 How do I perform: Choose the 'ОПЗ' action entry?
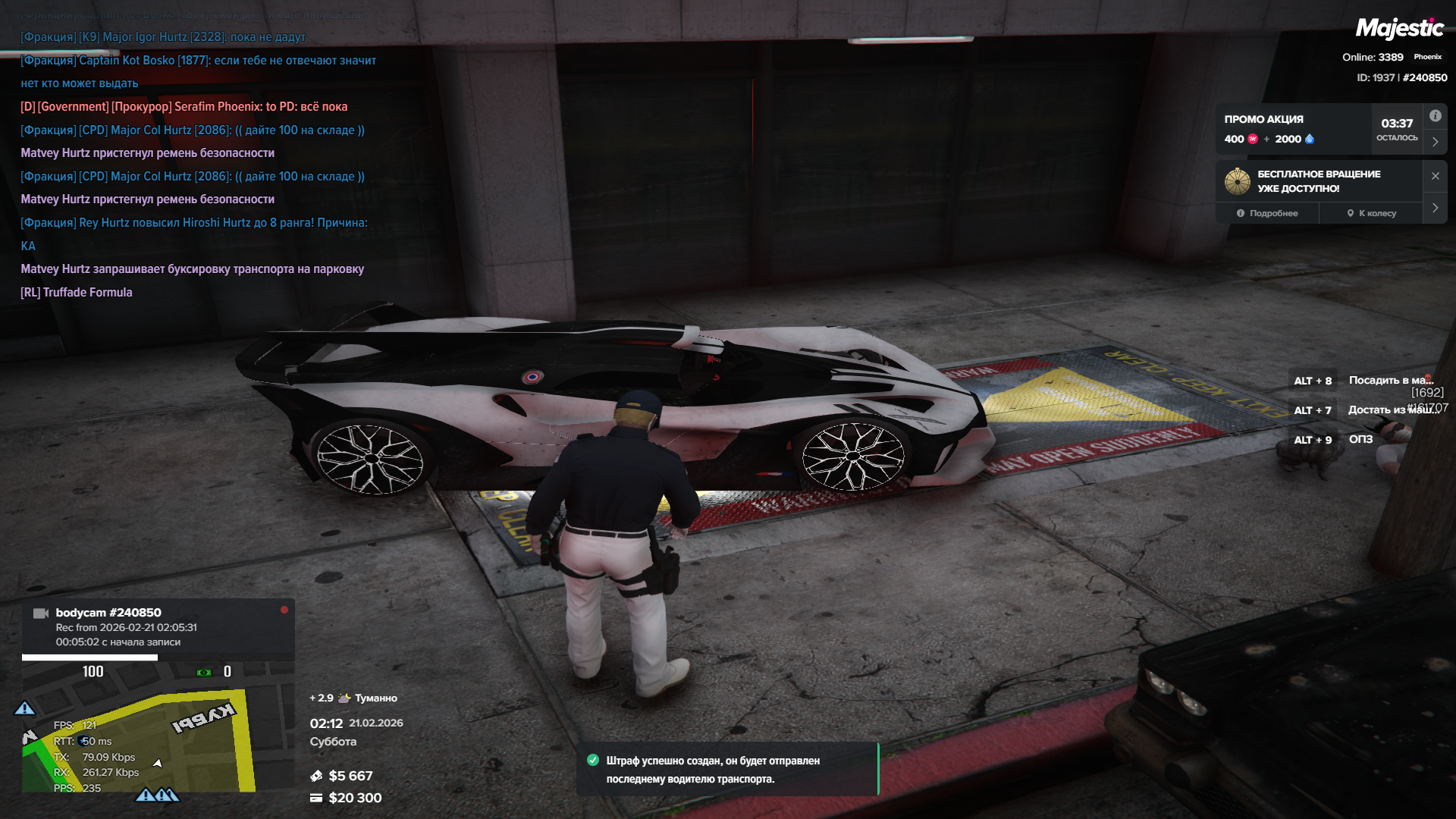click(1360, 440)
